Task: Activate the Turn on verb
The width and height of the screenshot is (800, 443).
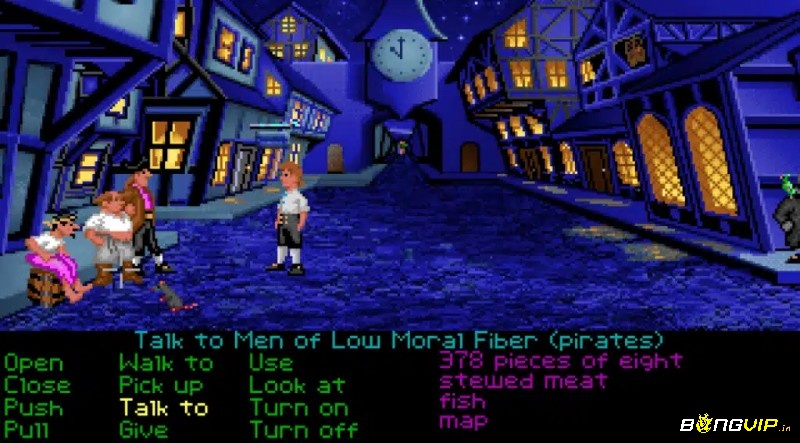Action: point(299,408)
